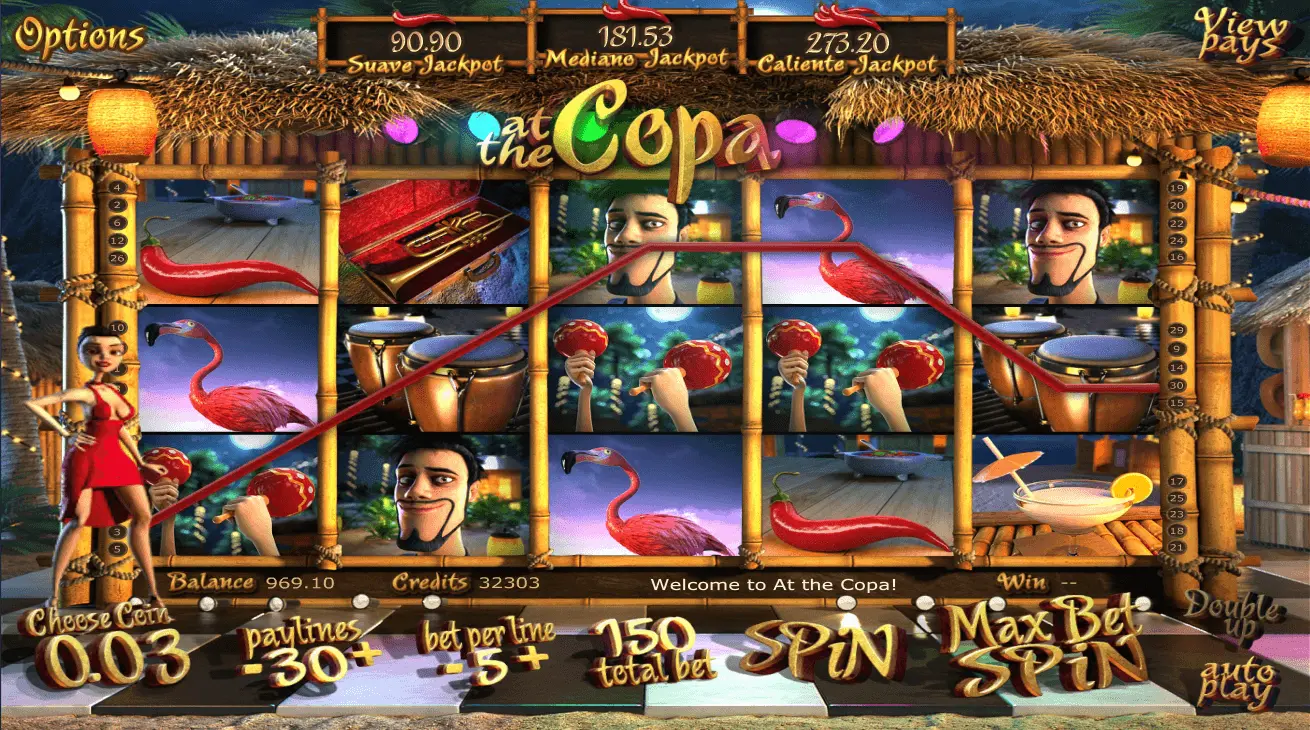Increase paylines with the plus sign
The image size is (1310, 730).
pyautogui.click(x=367, y=656)
